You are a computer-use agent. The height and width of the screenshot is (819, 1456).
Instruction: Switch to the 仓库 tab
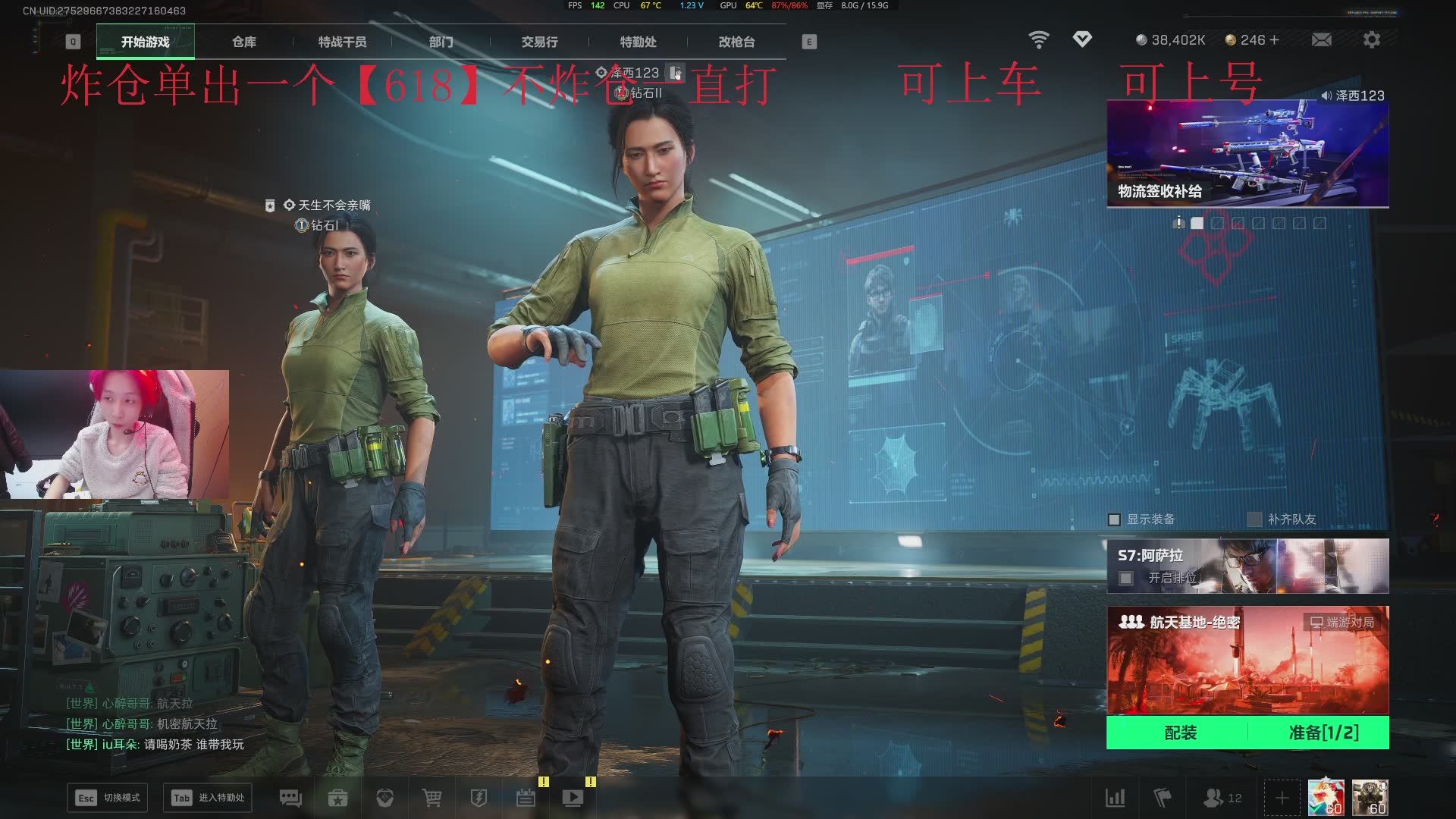tap(244, 42)
